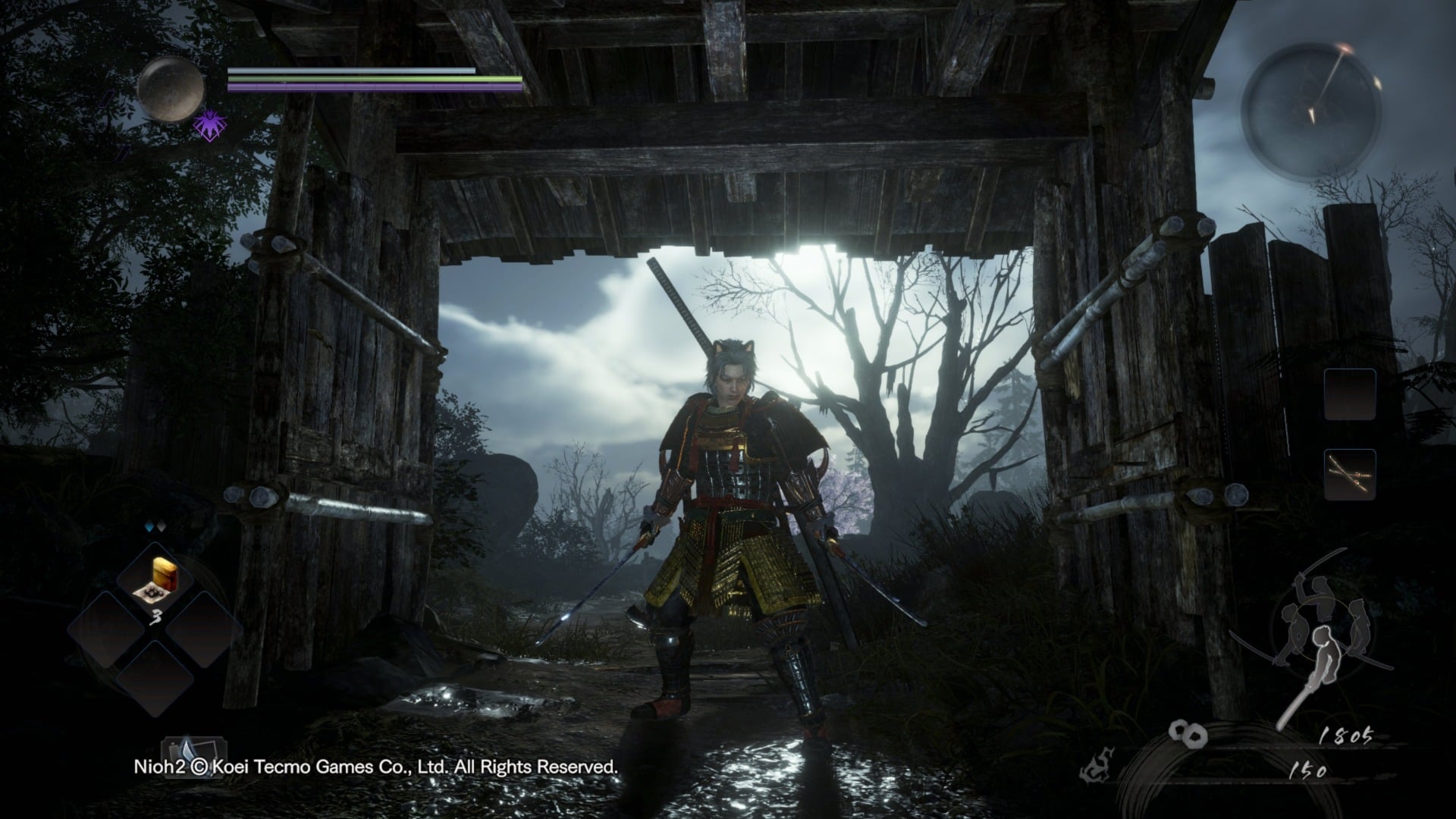1456x819 pixels.
Task: Click the Spirit Stone quantity number 3
Action: point(157,616)
